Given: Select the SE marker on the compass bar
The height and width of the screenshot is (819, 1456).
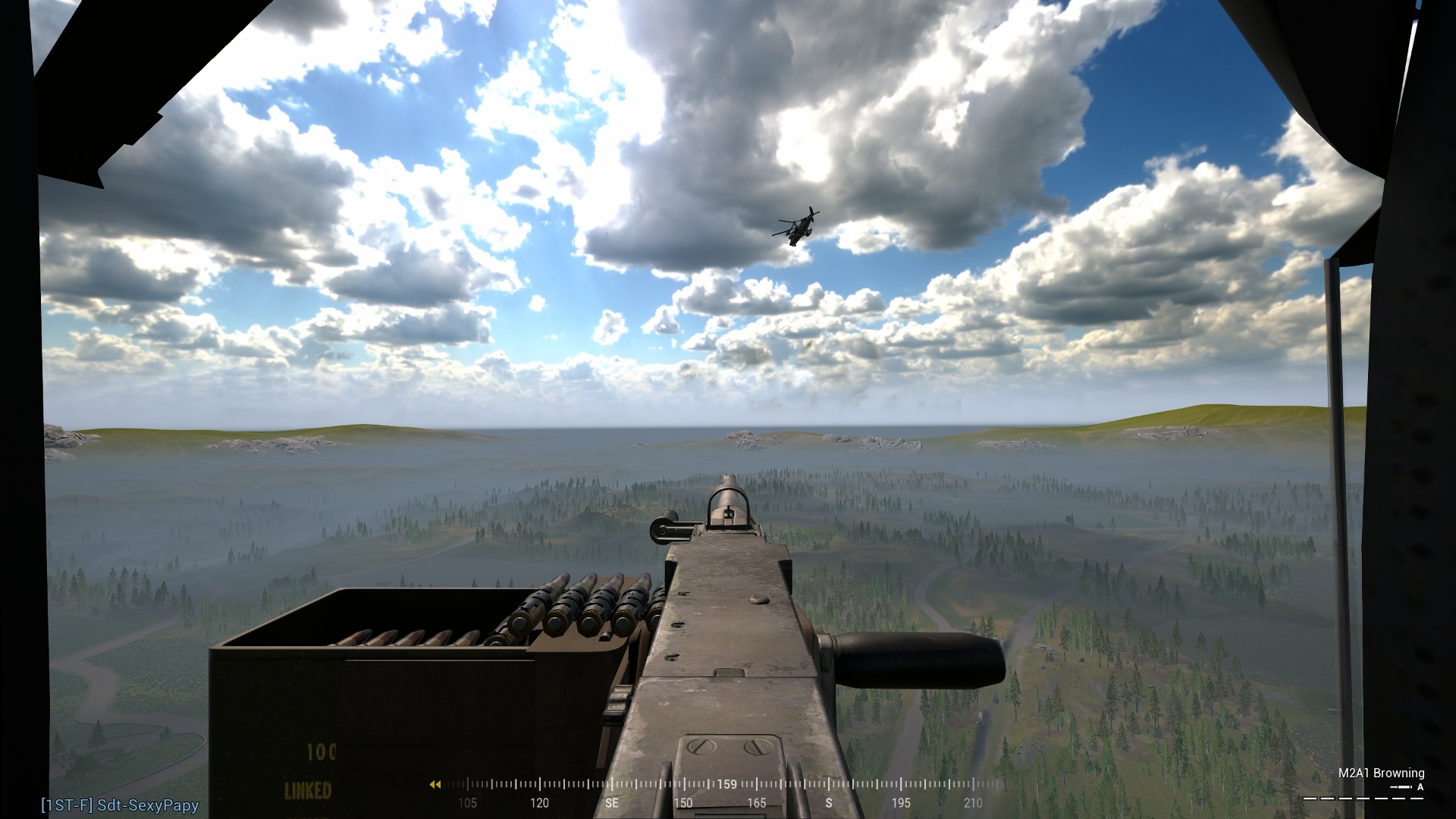Looking at the screenshot, I should (x=611, y=803).
